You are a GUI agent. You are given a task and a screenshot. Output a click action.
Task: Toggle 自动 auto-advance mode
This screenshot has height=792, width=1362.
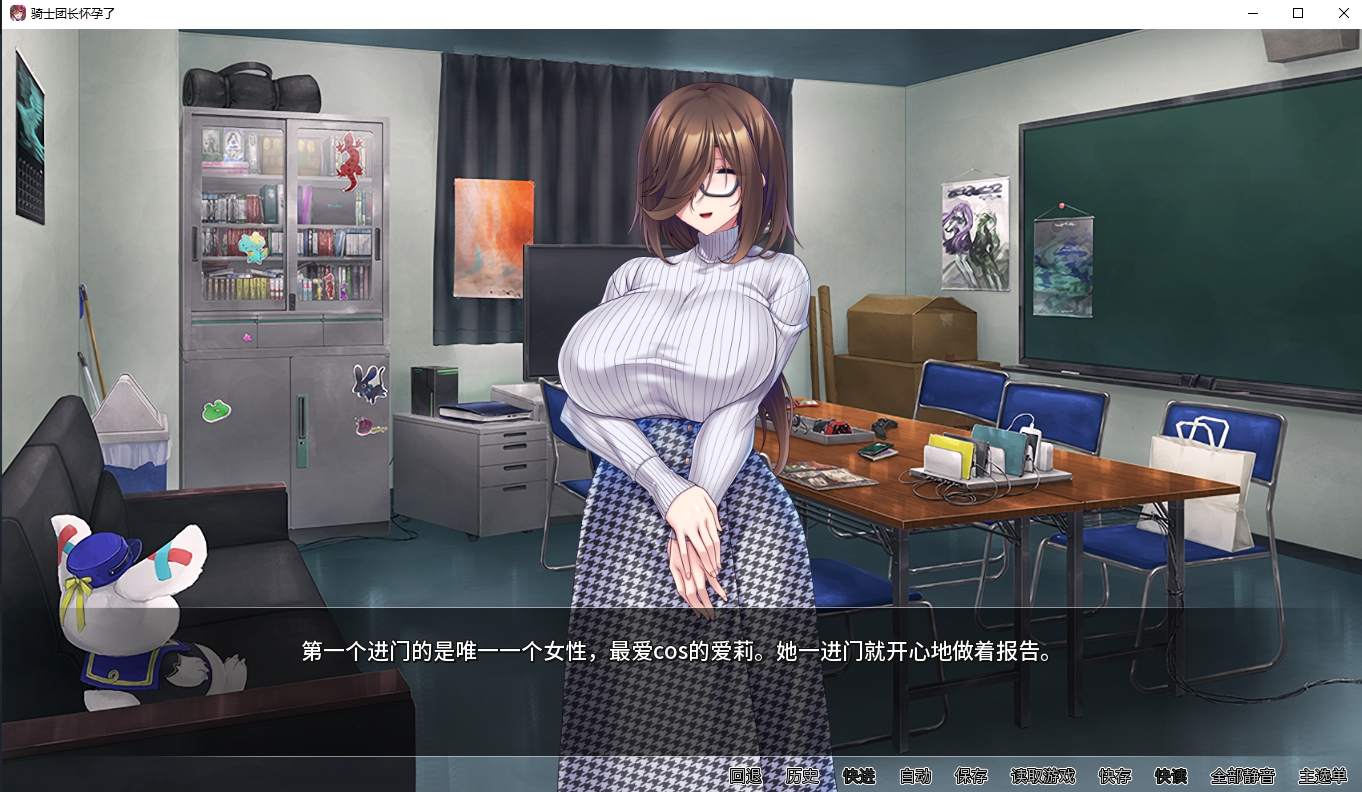(915, 776)
